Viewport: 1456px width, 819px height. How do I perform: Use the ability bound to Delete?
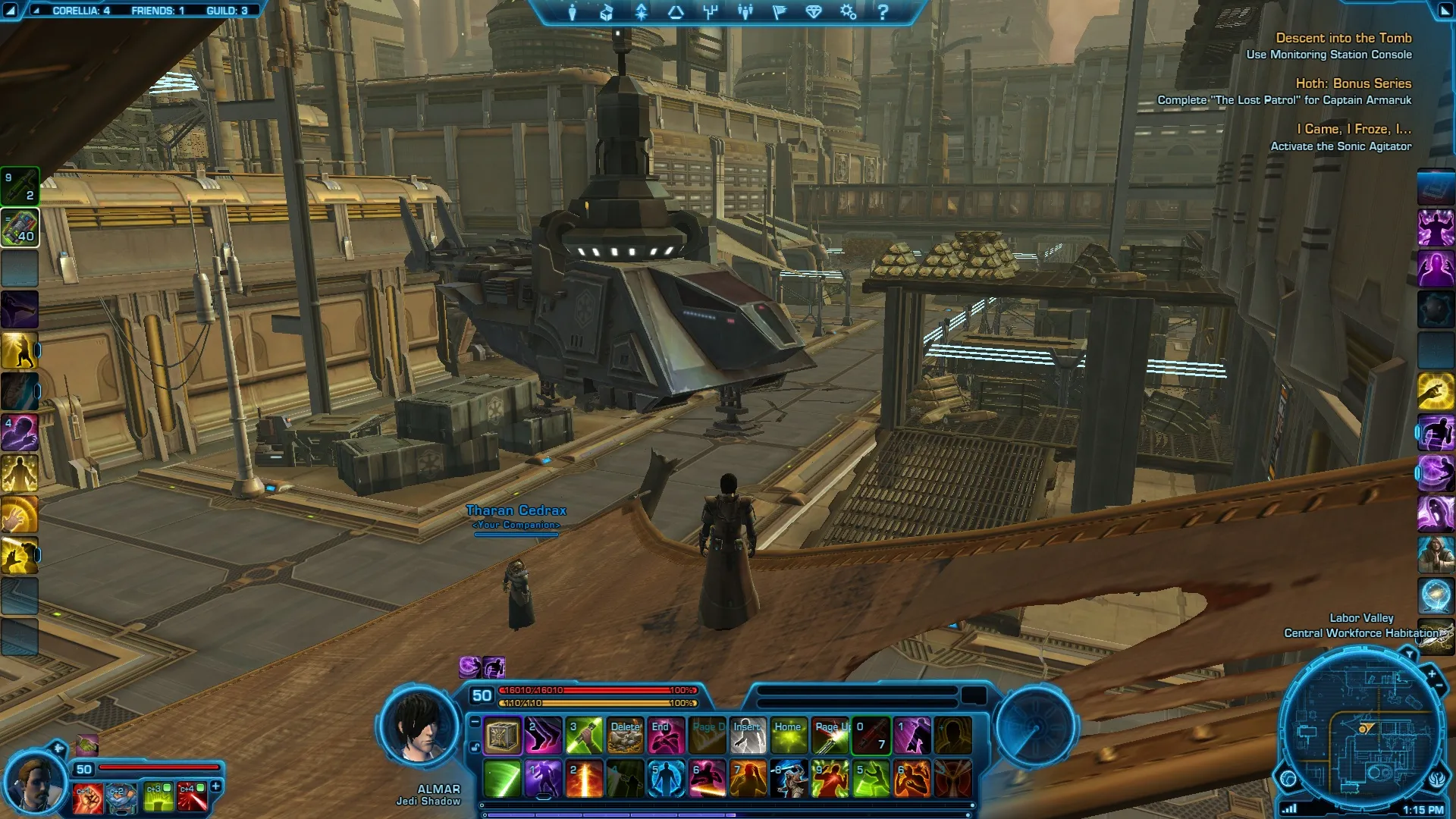point(626,736)
